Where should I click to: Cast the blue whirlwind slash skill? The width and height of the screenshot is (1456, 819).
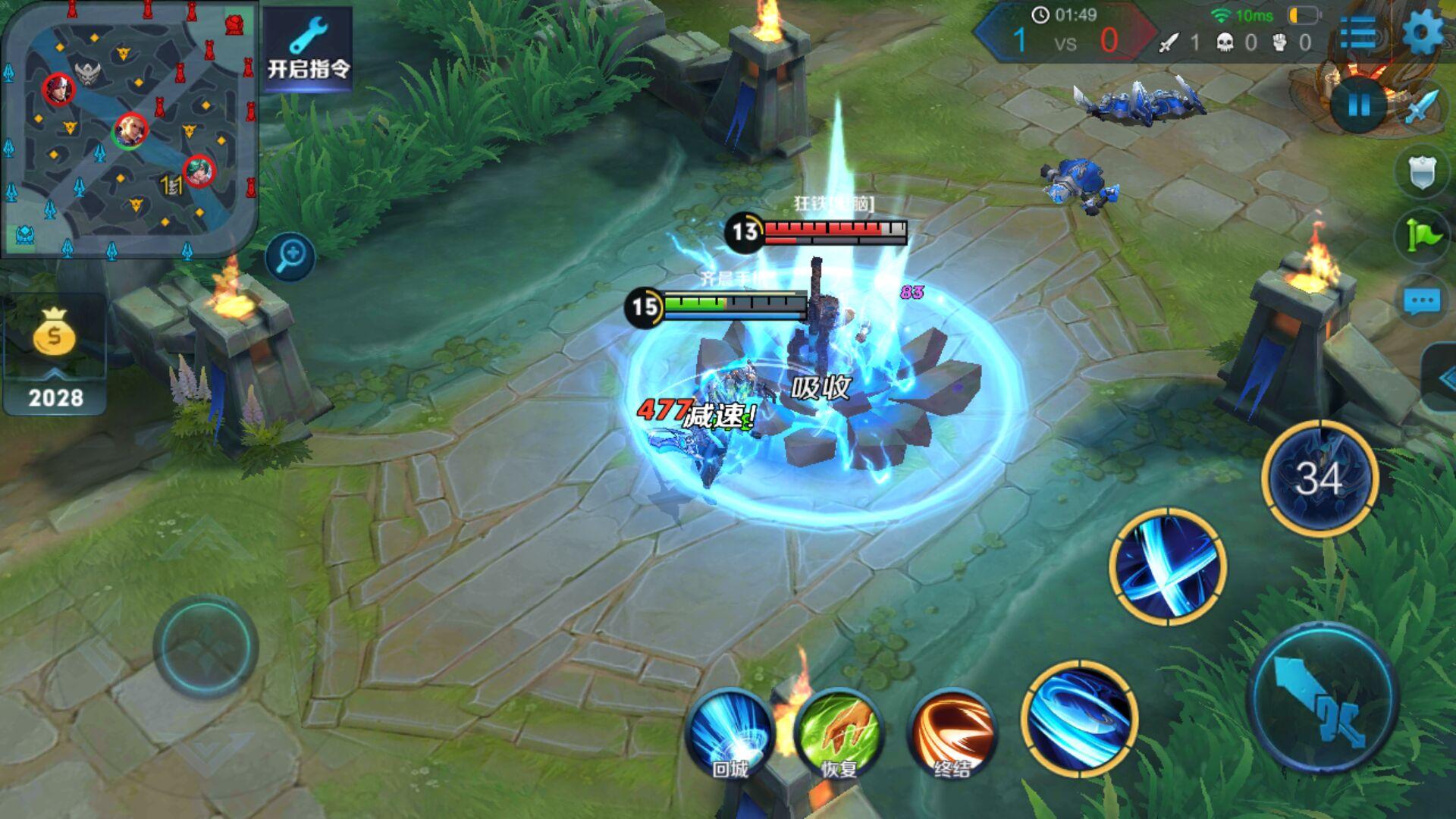(x=1079, y=717)
